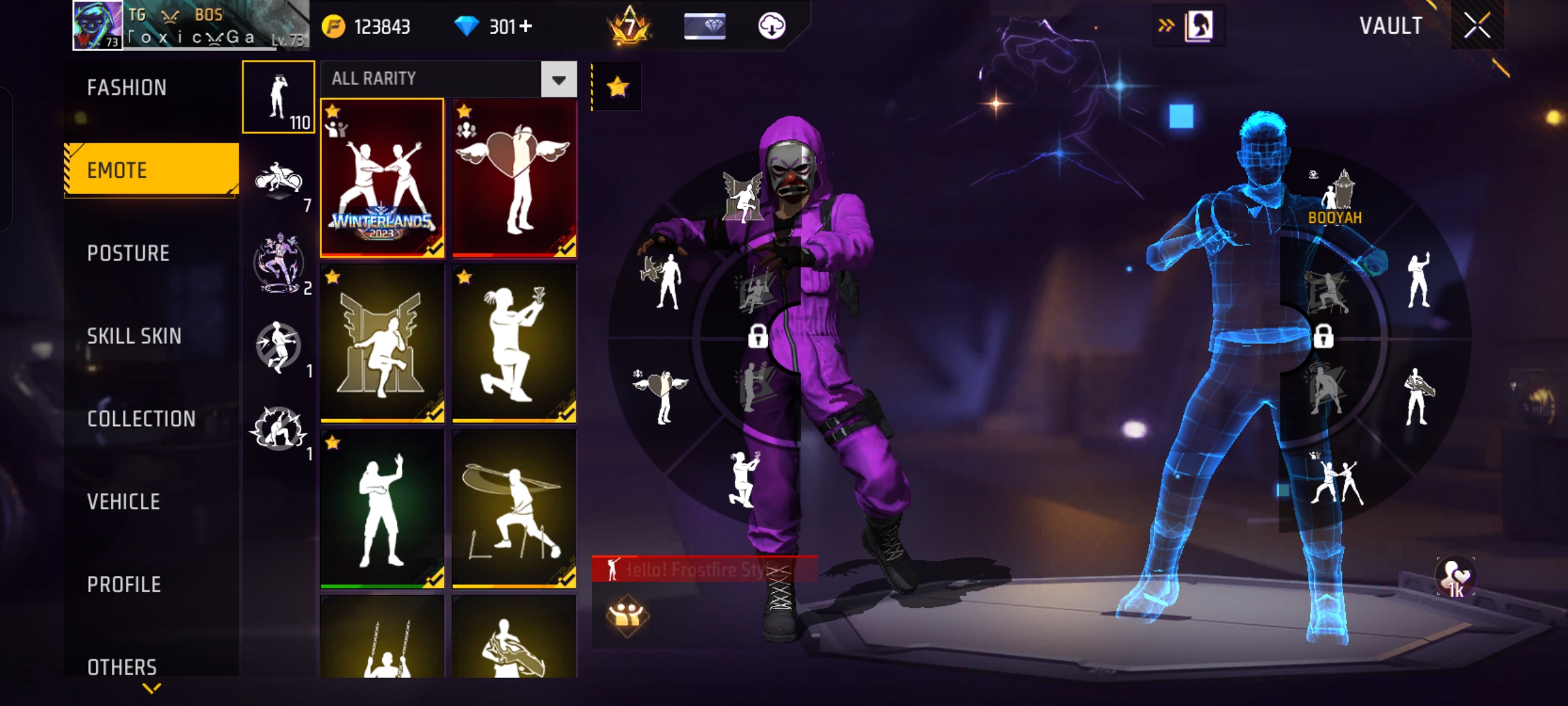Choose the Others category
1568x706 pixels.
point(122,667)
